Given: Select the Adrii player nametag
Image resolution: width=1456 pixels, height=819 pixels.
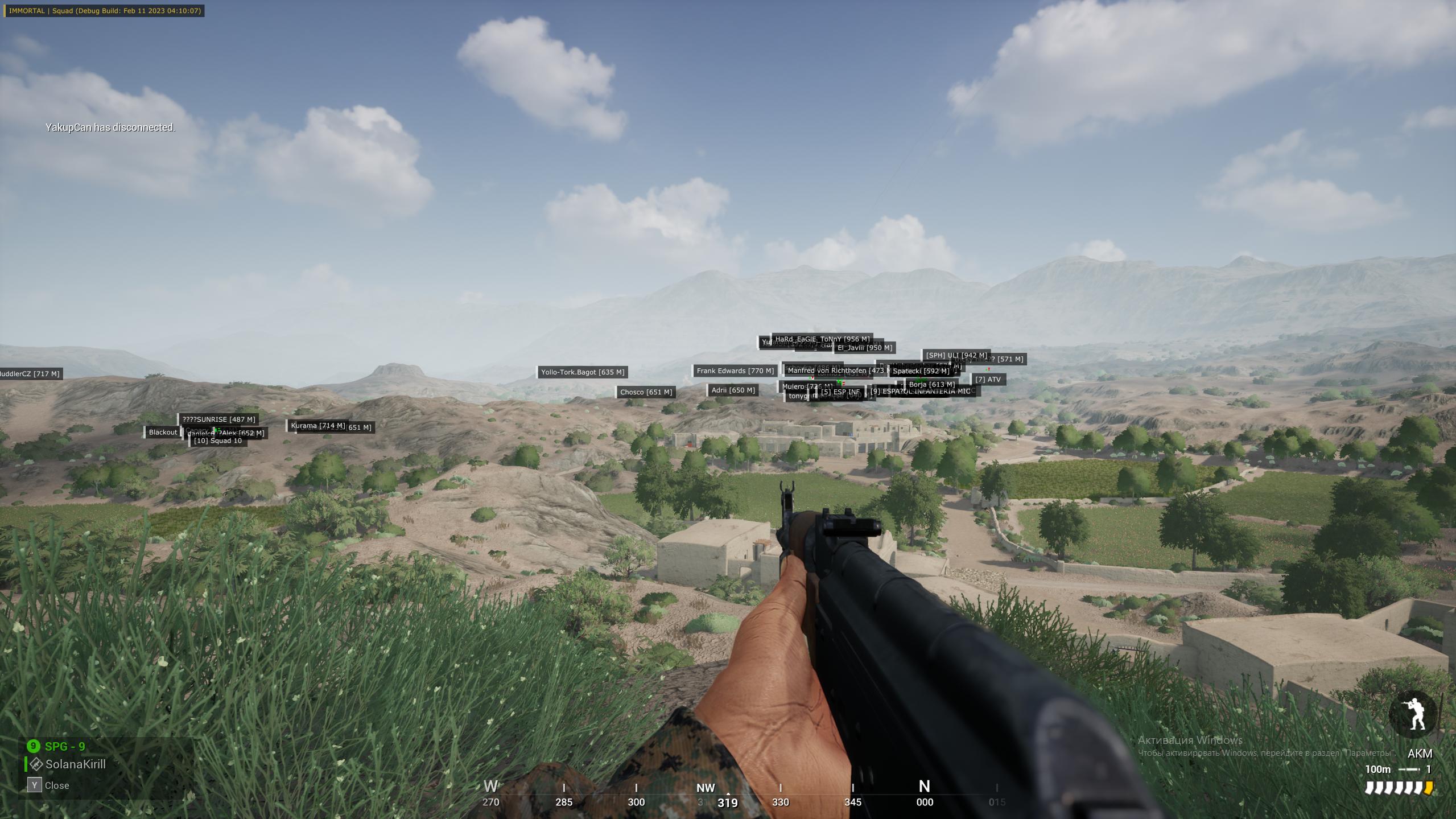Looking at the screenshot, I should point(733,390).
